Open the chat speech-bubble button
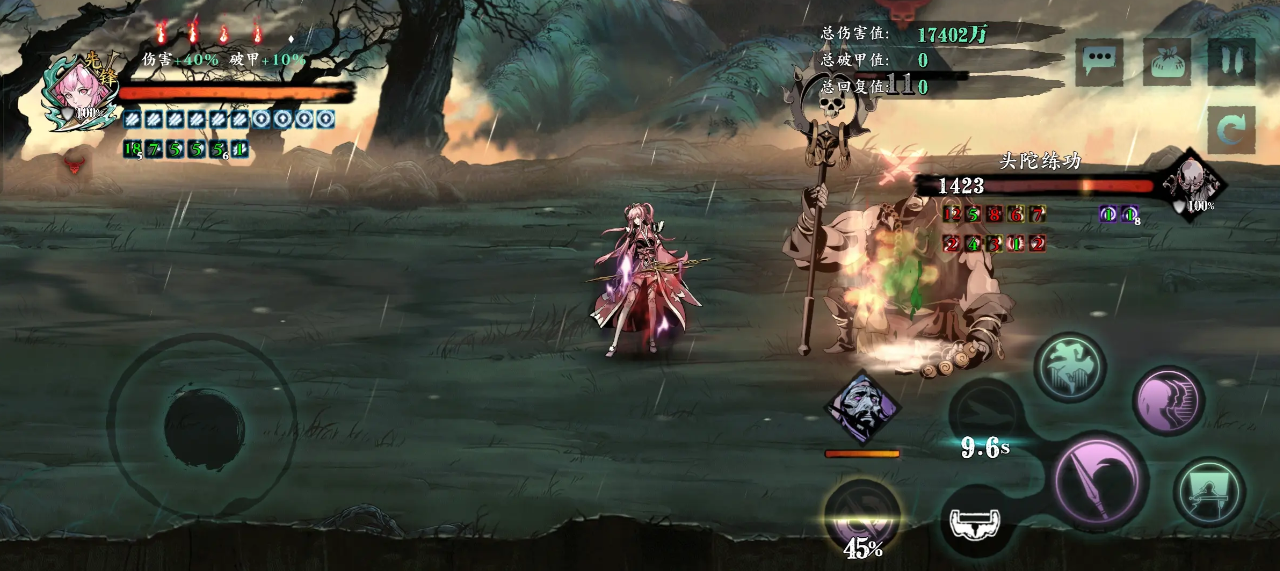 (x=1099, y=62)
